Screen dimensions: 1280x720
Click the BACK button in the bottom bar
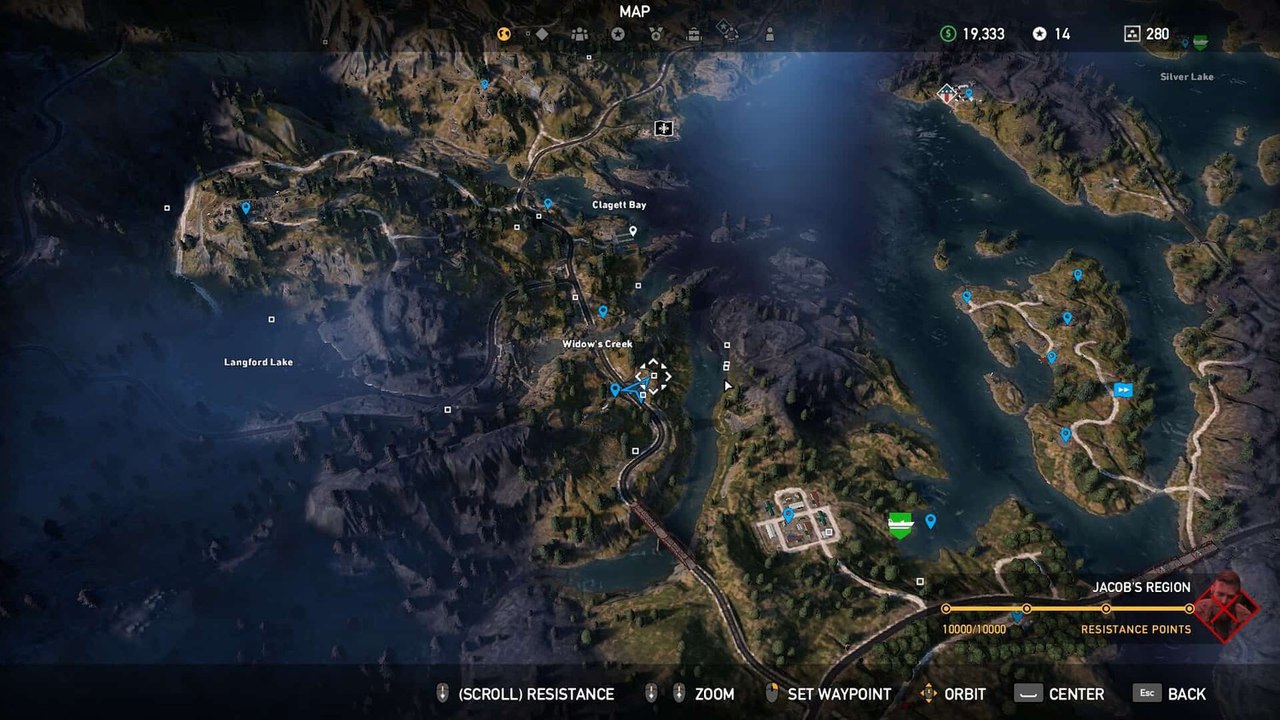click(1186, 693)
